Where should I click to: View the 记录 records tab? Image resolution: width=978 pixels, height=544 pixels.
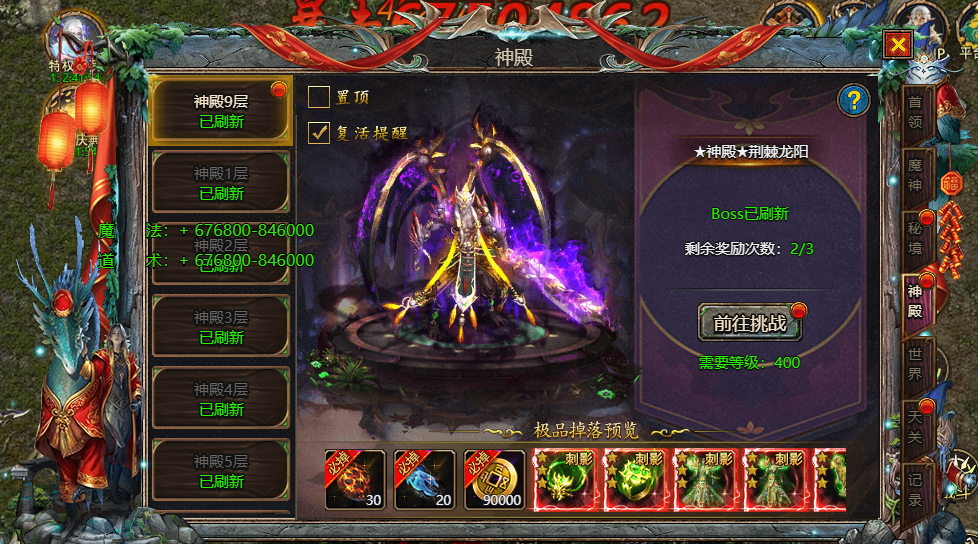point(915,488)
